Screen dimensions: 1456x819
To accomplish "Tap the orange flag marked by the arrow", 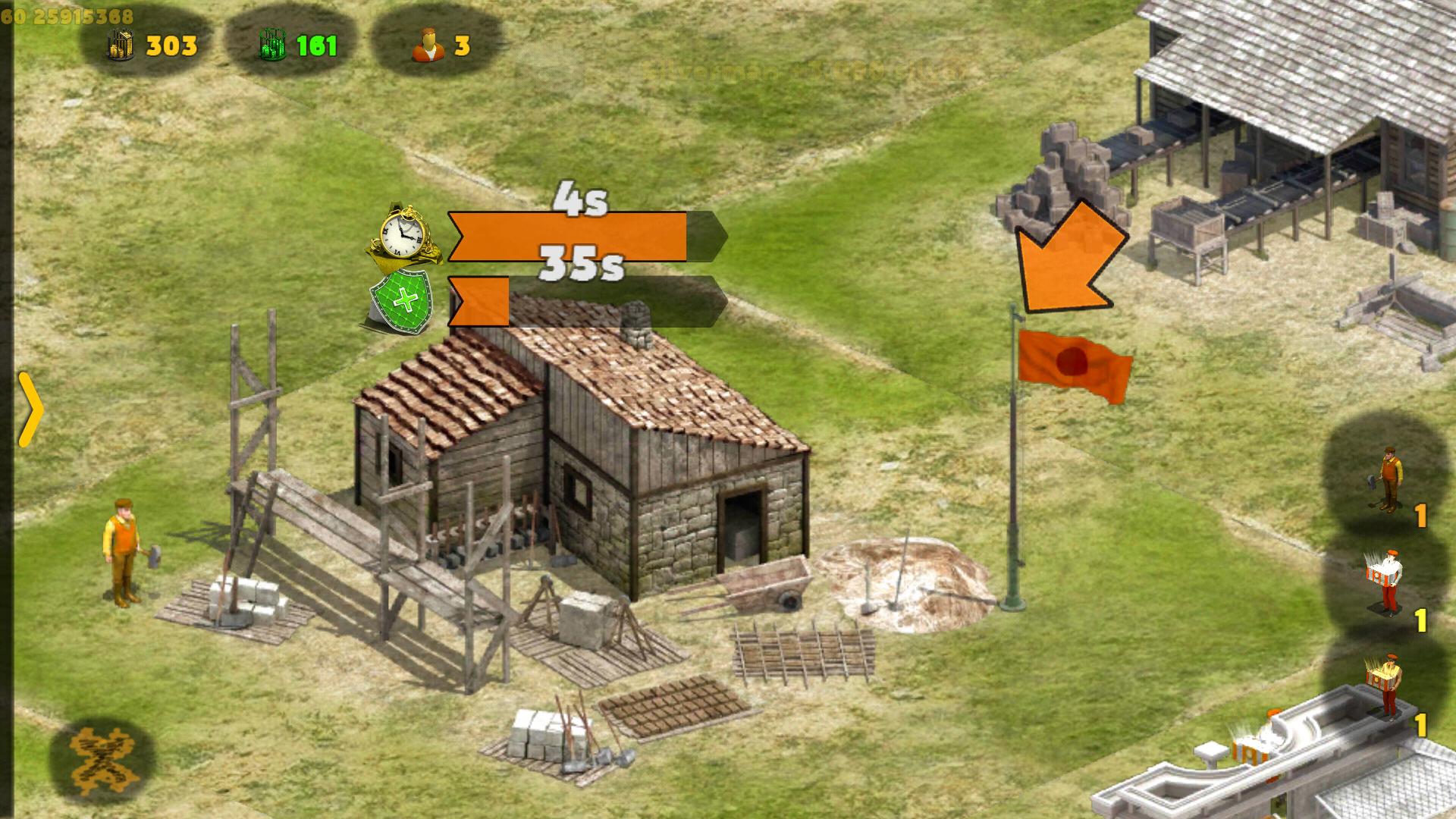I will point(1072,366).
